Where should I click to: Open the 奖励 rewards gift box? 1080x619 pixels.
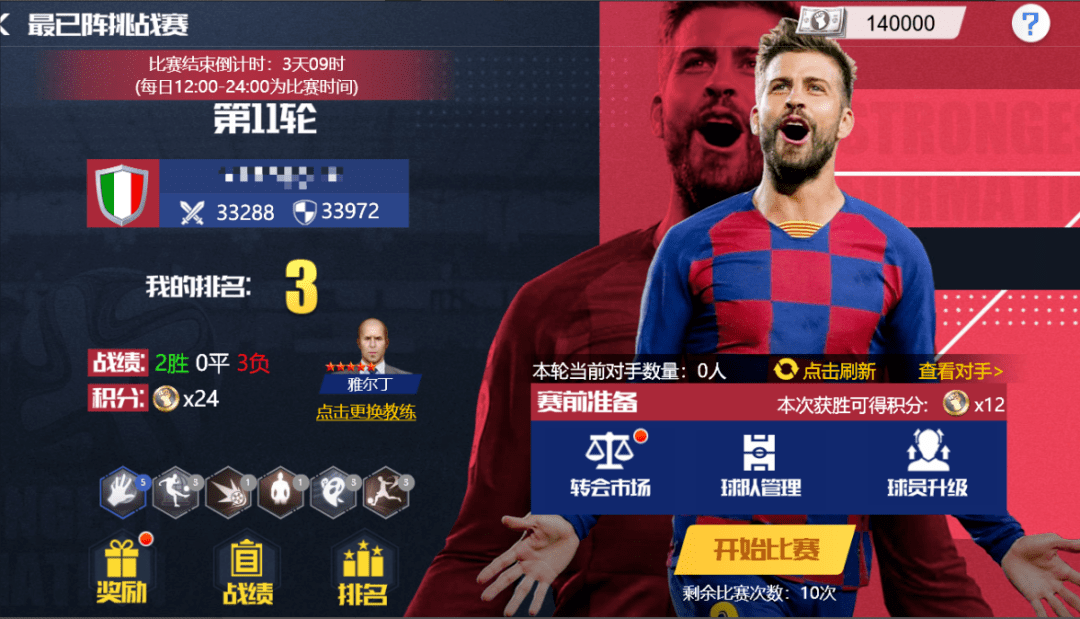click(x=121, y=571)
